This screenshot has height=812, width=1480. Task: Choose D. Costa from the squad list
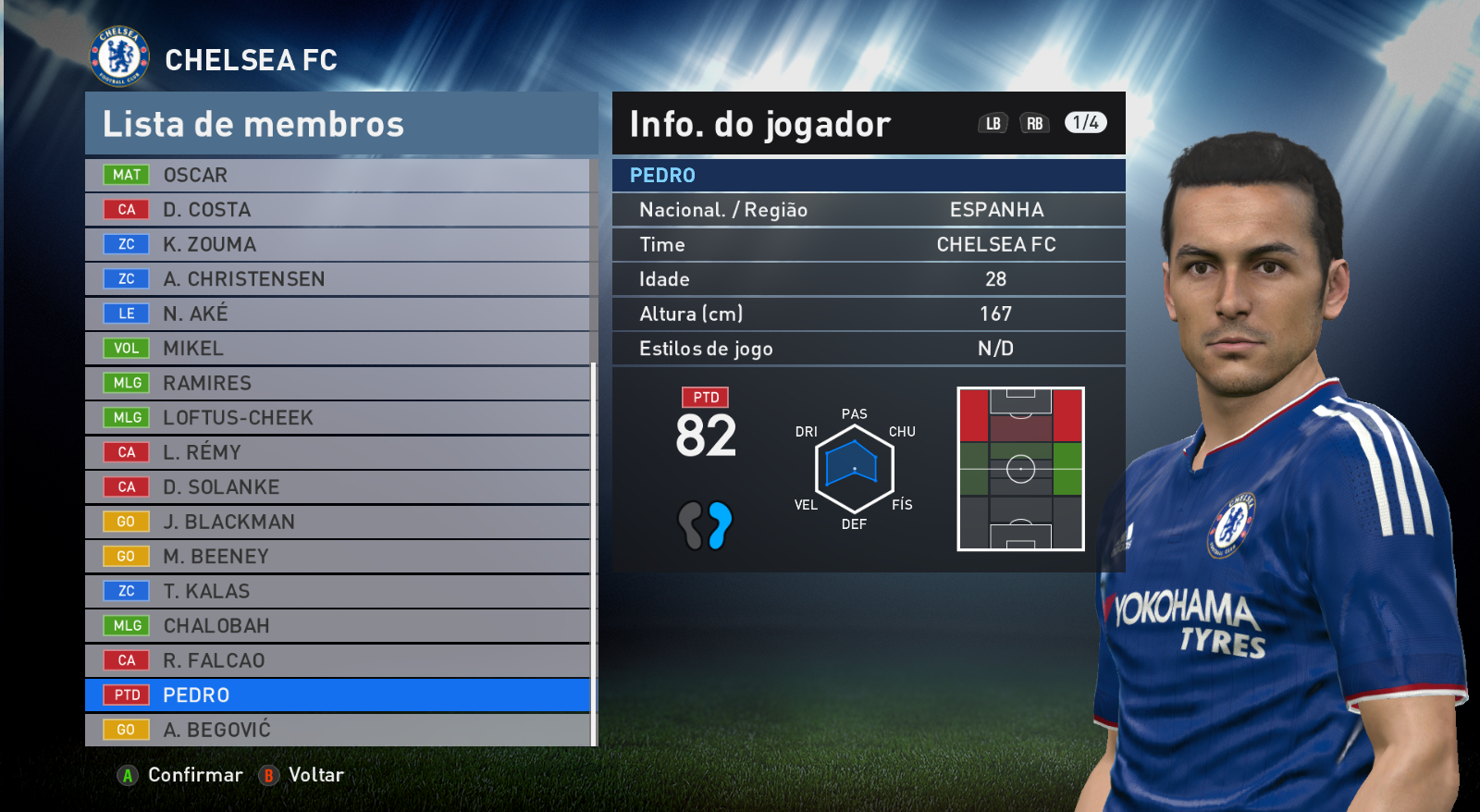pyautogui.click(x=338, y=210)
